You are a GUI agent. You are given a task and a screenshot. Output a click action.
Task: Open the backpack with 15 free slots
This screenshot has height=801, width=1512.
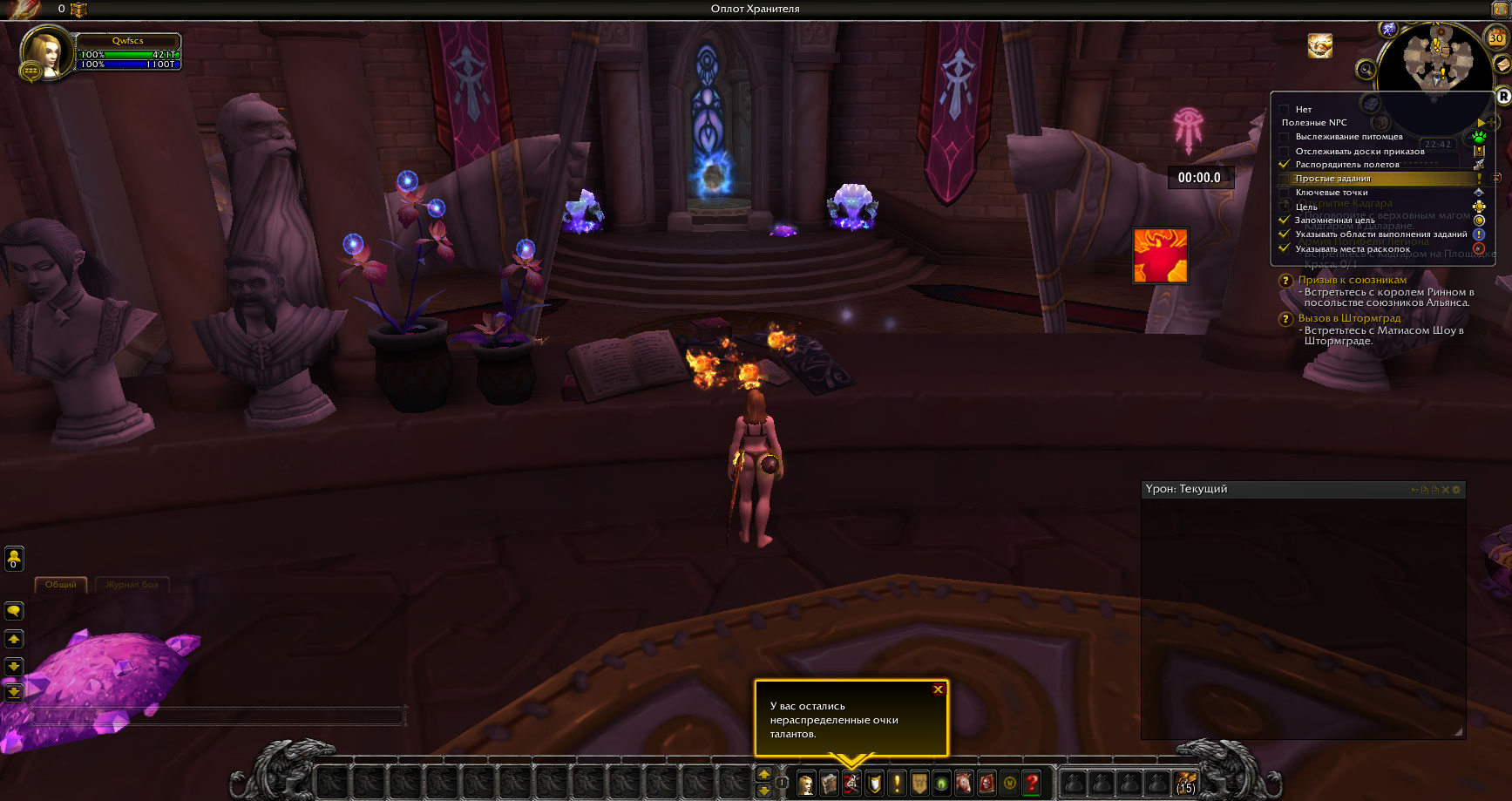coord(1186,783)
